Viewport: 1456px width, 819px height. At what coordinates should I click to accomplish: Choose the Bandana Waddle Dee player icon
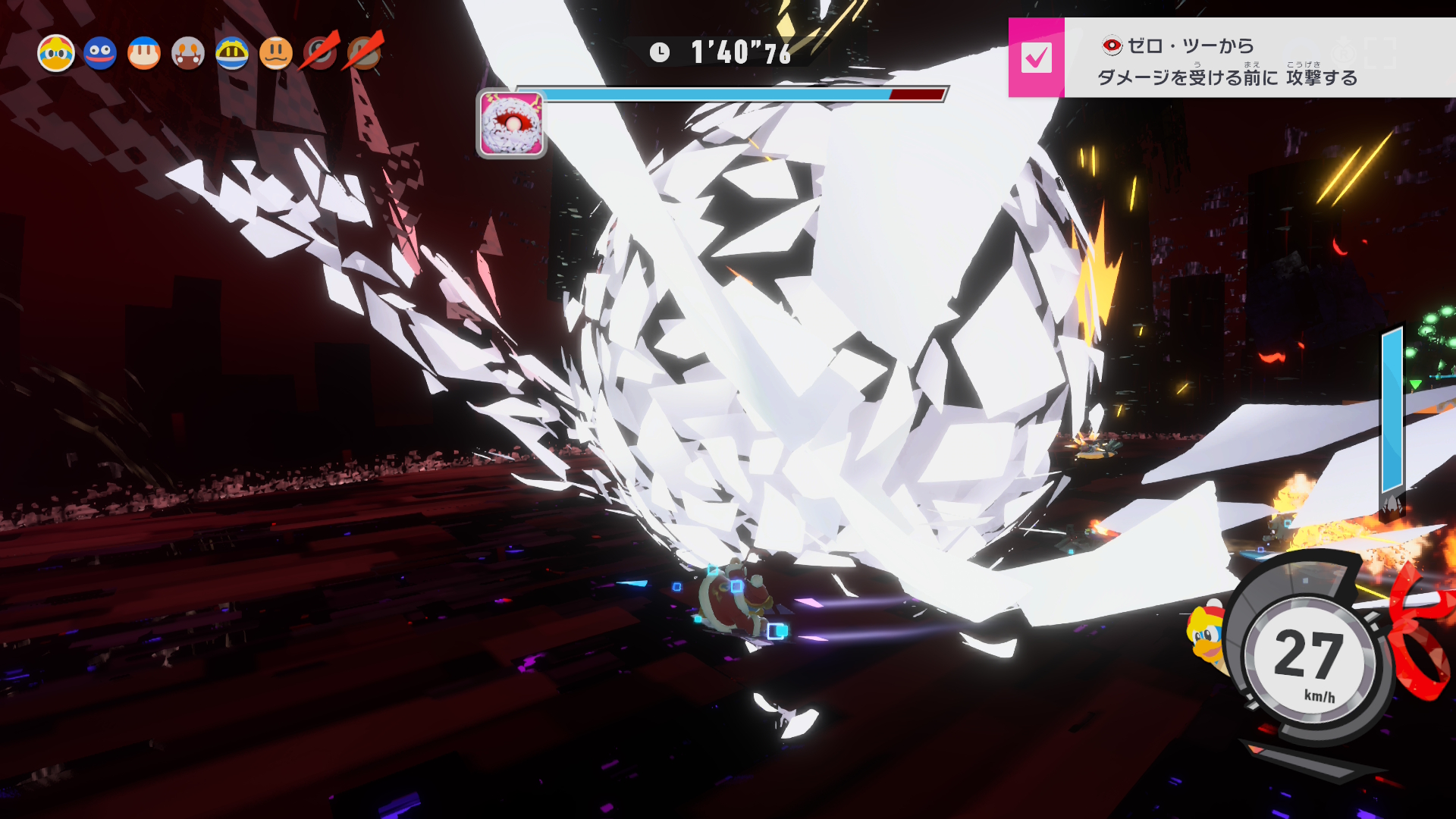pyautogui.click(x=144, y=54)
